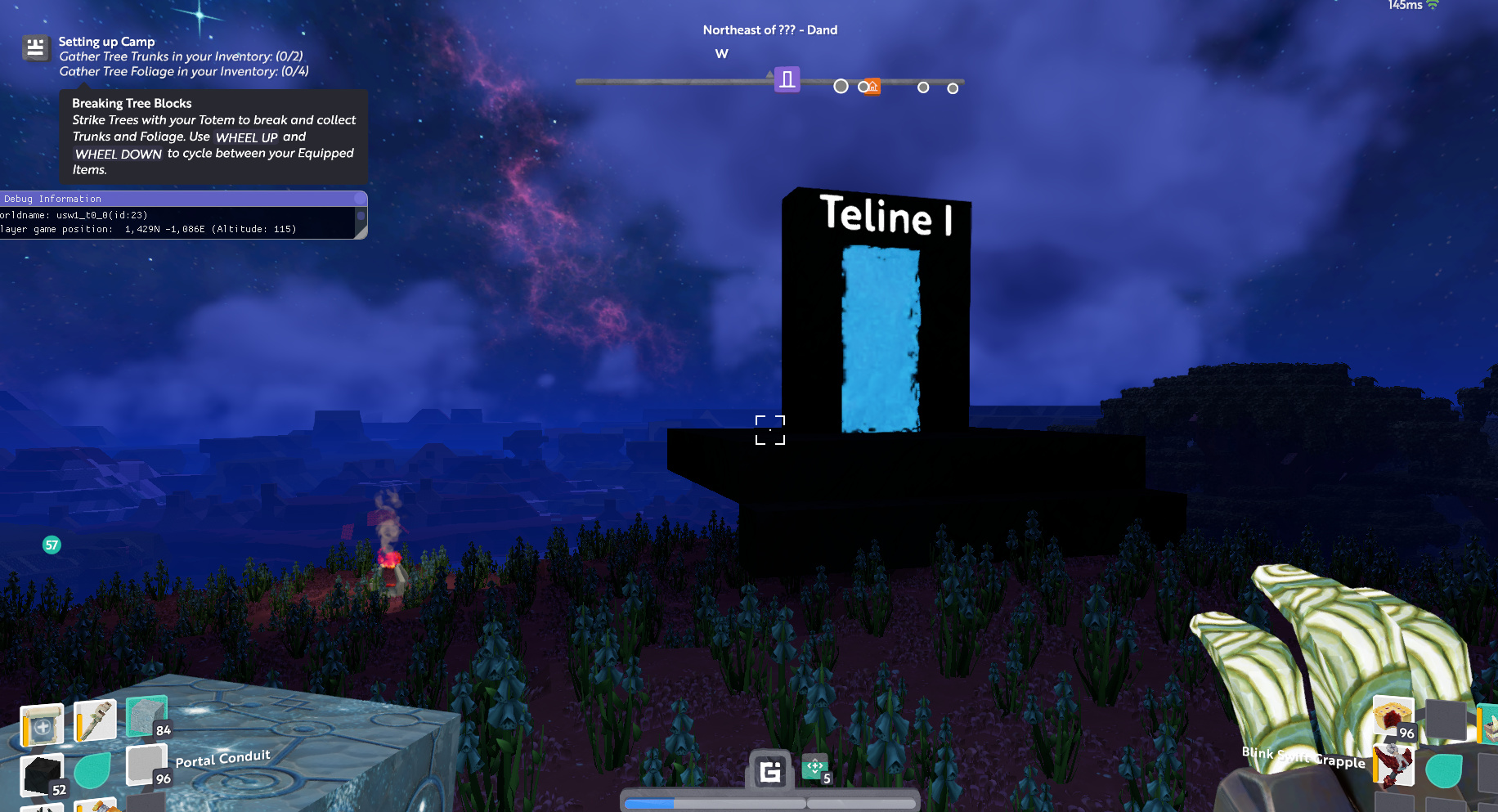Click the green icon with counter 5

point(815,768)
